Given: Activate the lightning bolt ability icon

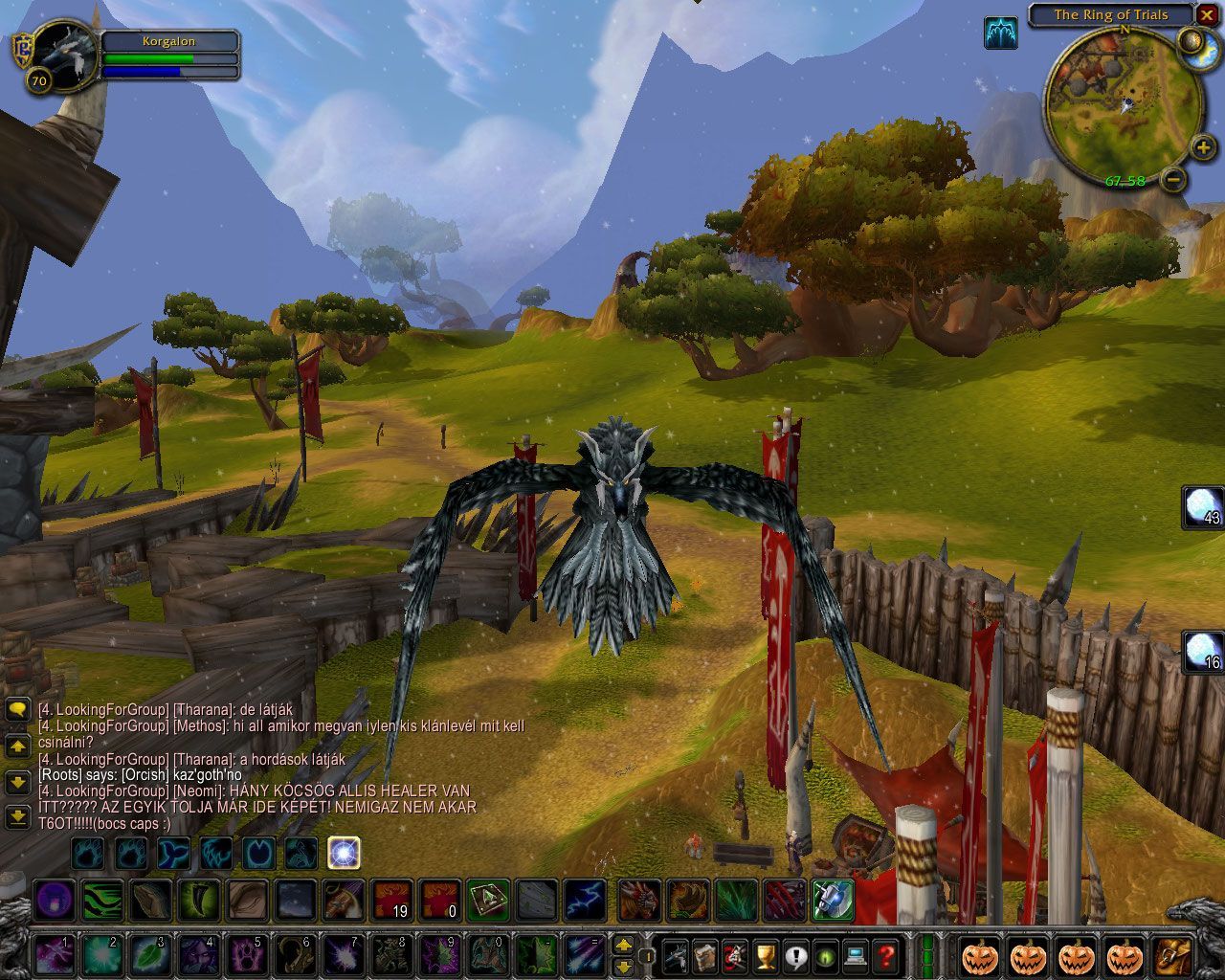Looking at the screenshot, I should (x=584, y=901).
